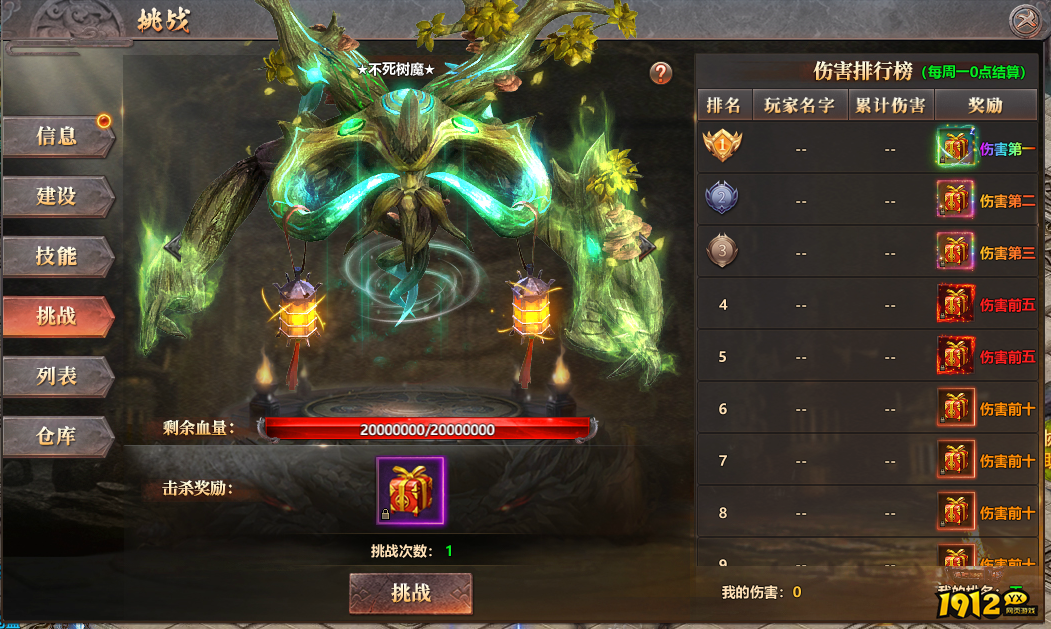Close the 挑战 window

[x=1024, y=20]
